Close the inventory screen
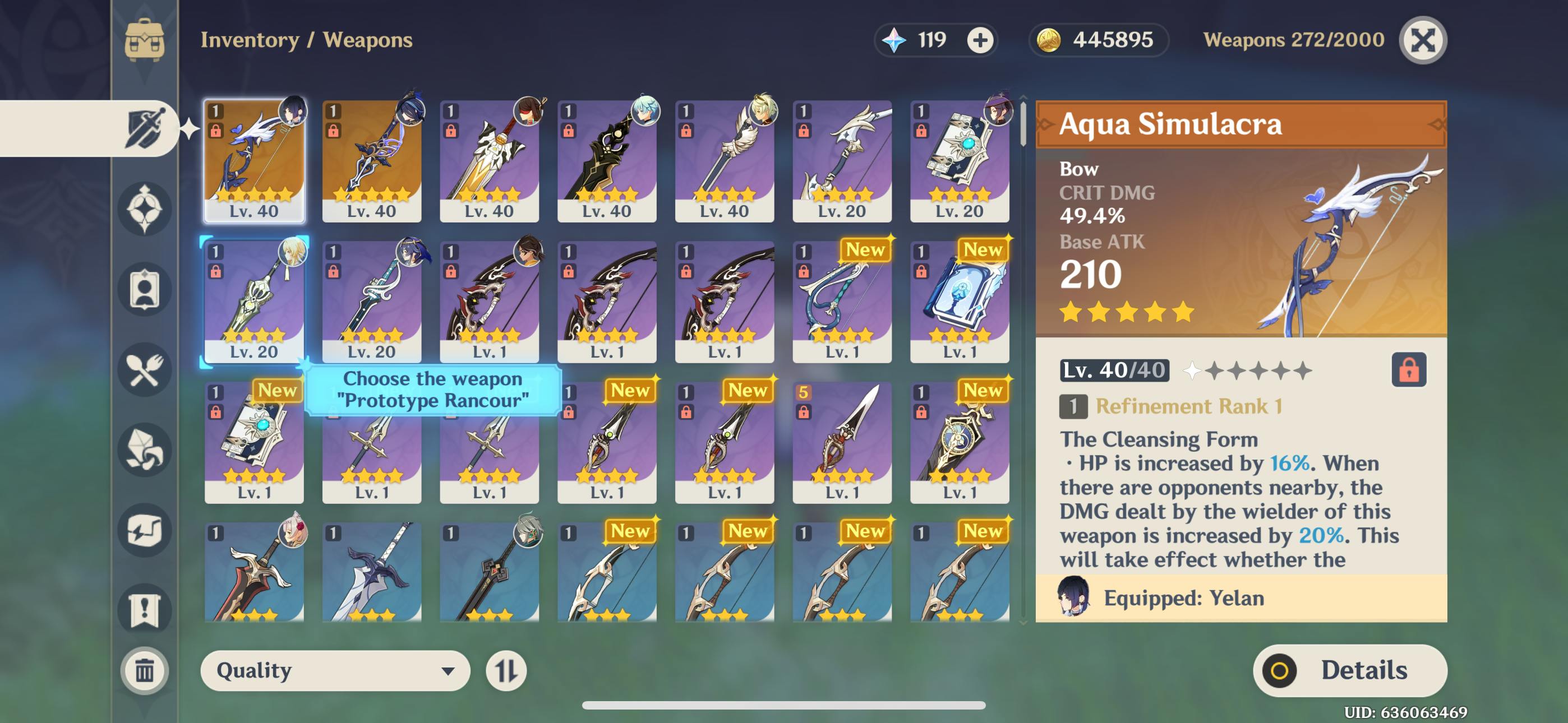1568x723 pixels. pyautogui.click(x=1423, y=40)
